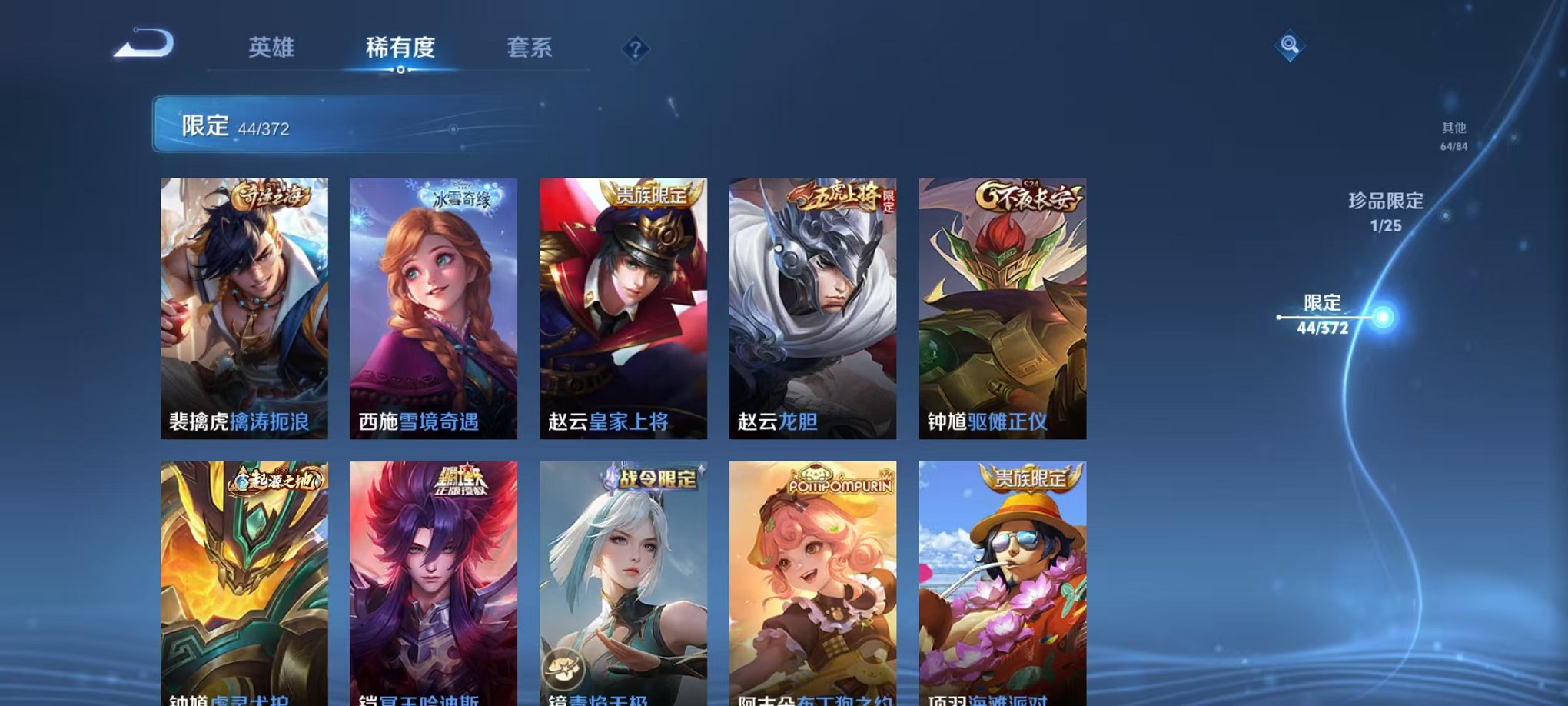The width and height of the screenshot is (1568, 706).
Task: Select the 稀有度 tab
Action: pyautogui.click(x=402, y=48)
